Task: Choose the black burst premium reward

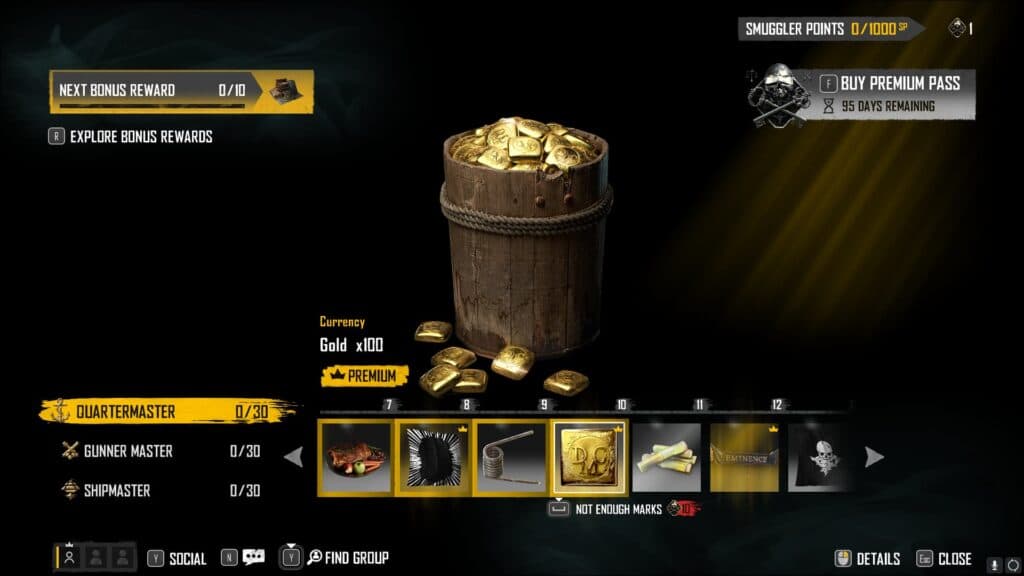Action: (x=434, y=457)
